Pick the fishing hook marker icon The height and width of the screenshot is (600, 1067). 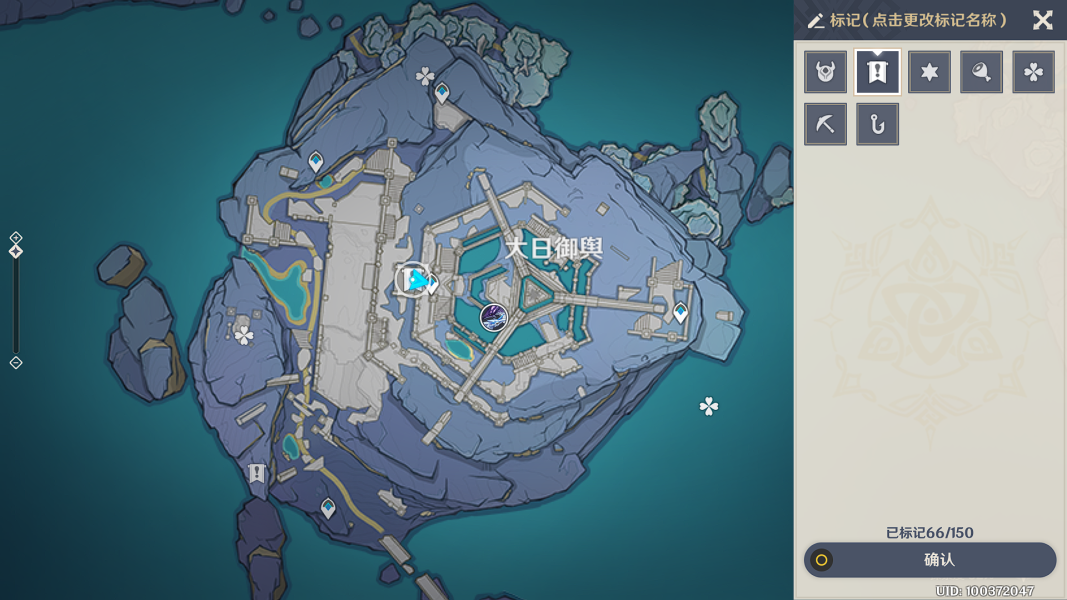click(x=878, y=124)
